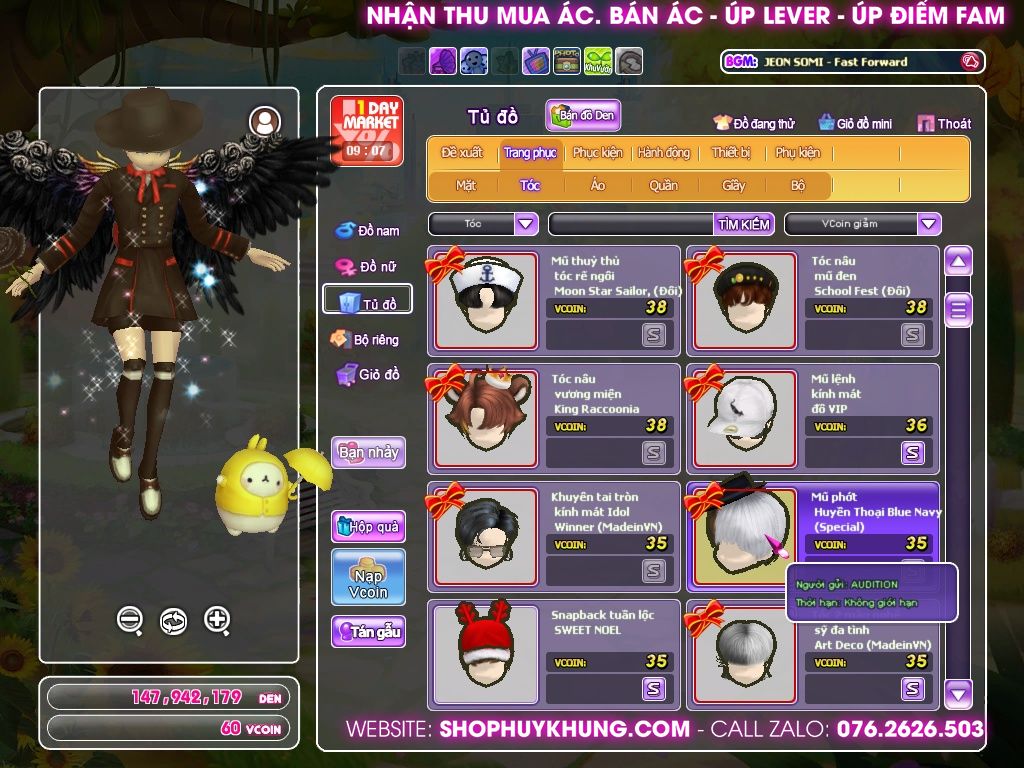This screenshot has height=768, width=1024.
Task: Open the Bộ riêng section
Action: tap(366, 340)
